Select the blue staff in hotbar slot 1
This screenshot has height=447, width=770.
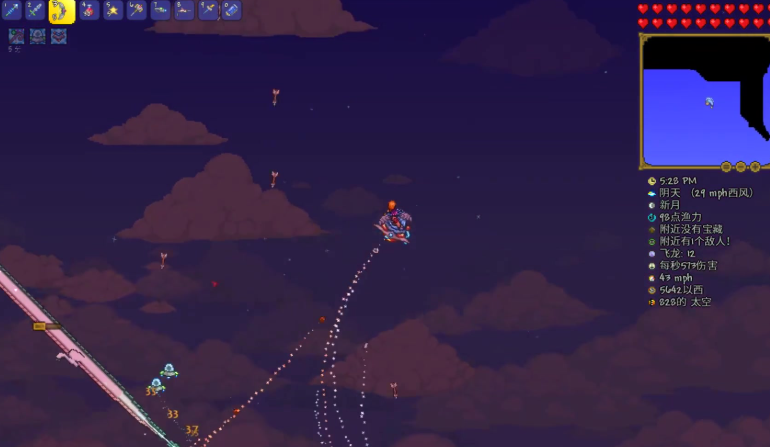pyautogui.click(x=11, y=10)
